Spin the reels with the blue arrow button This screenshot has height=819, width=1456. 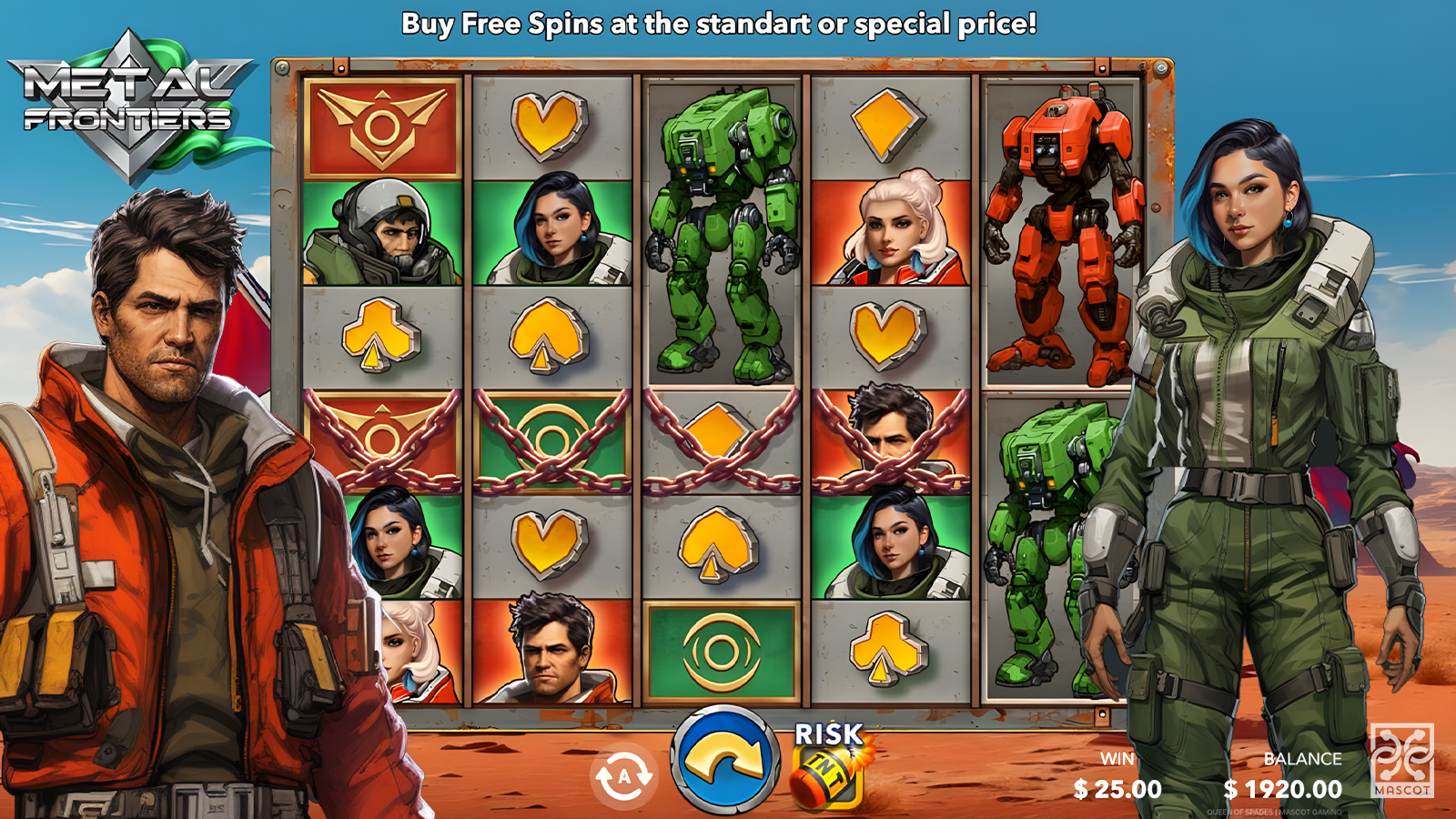(725, 761)
